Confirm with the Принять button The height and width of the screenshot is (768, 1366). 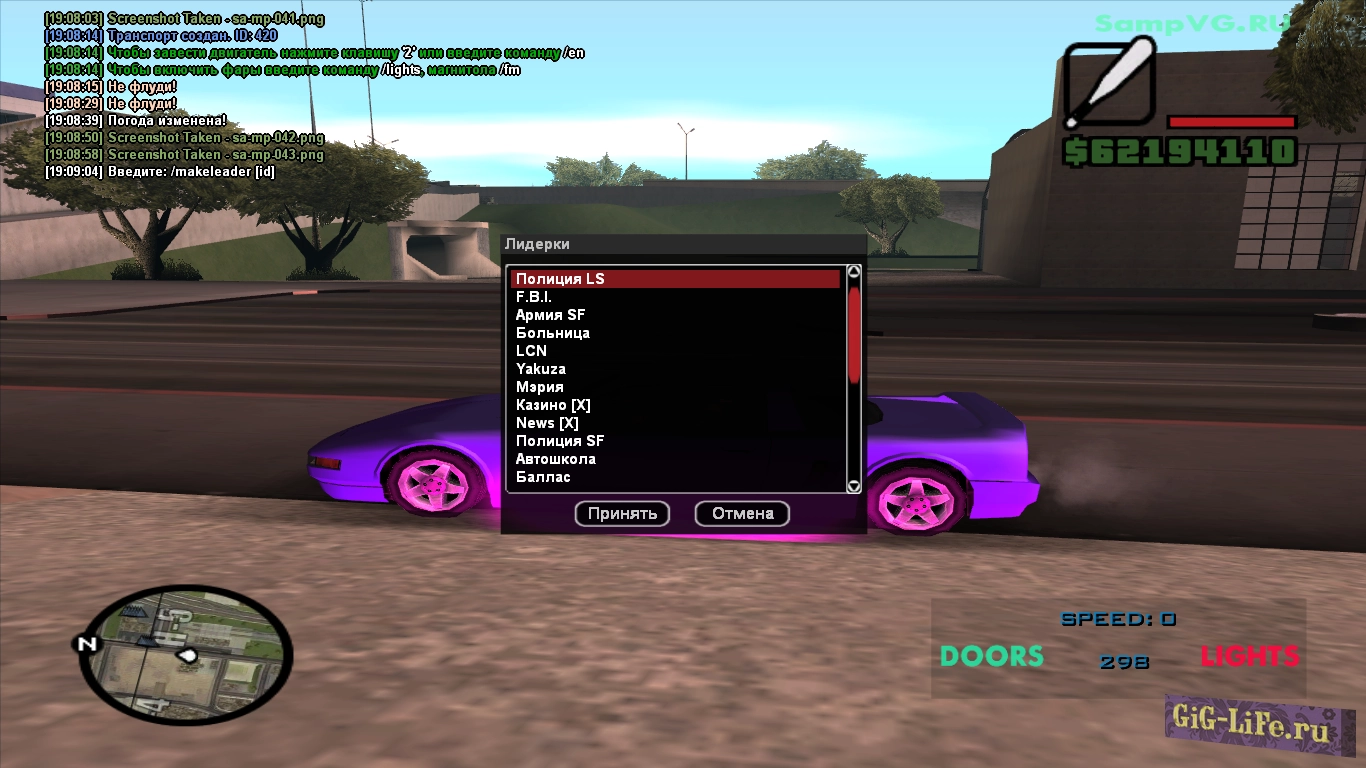pyautogui.click(x=622, y=514)
